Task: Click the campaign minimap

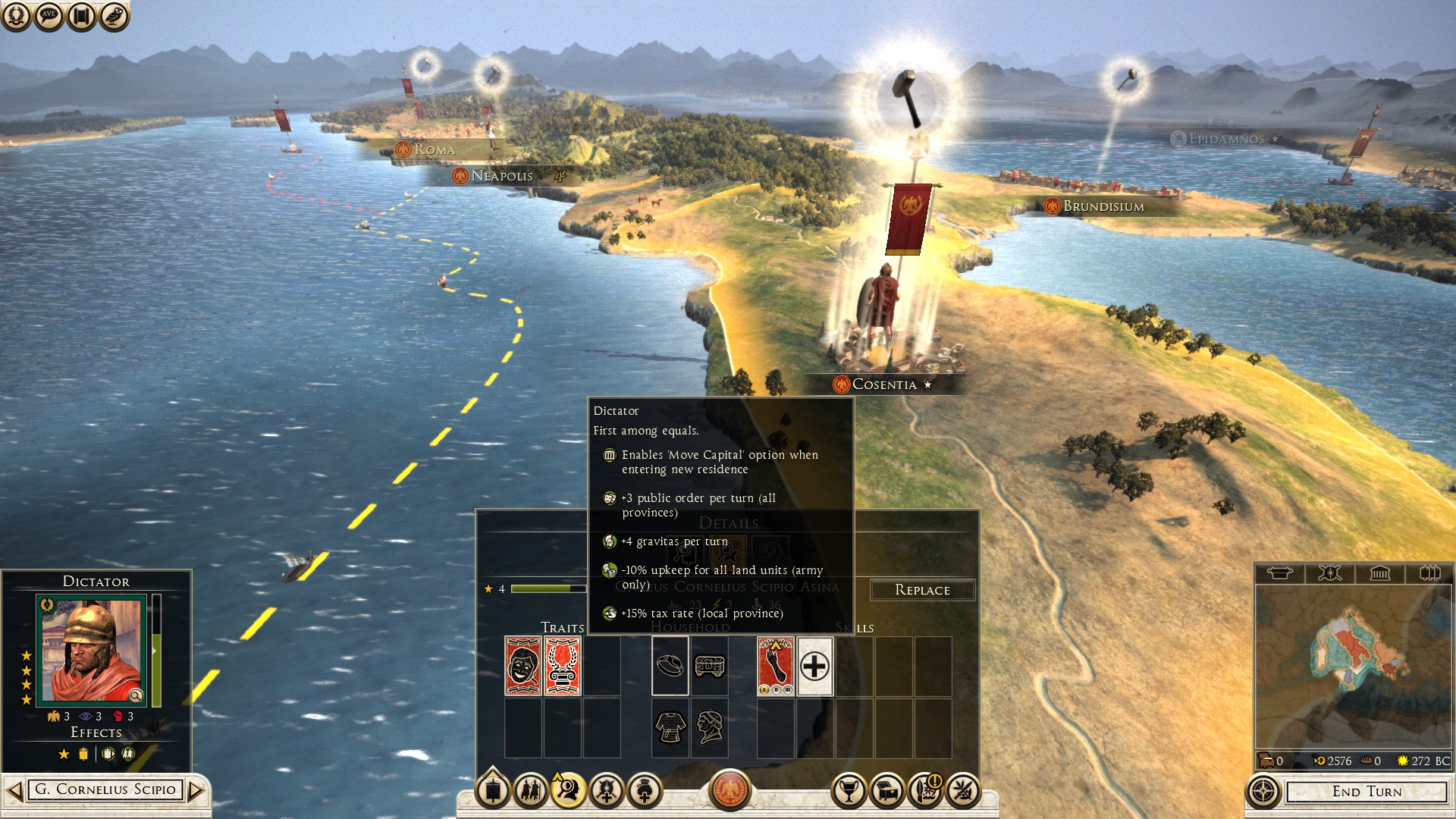Action: [1354, 666]
